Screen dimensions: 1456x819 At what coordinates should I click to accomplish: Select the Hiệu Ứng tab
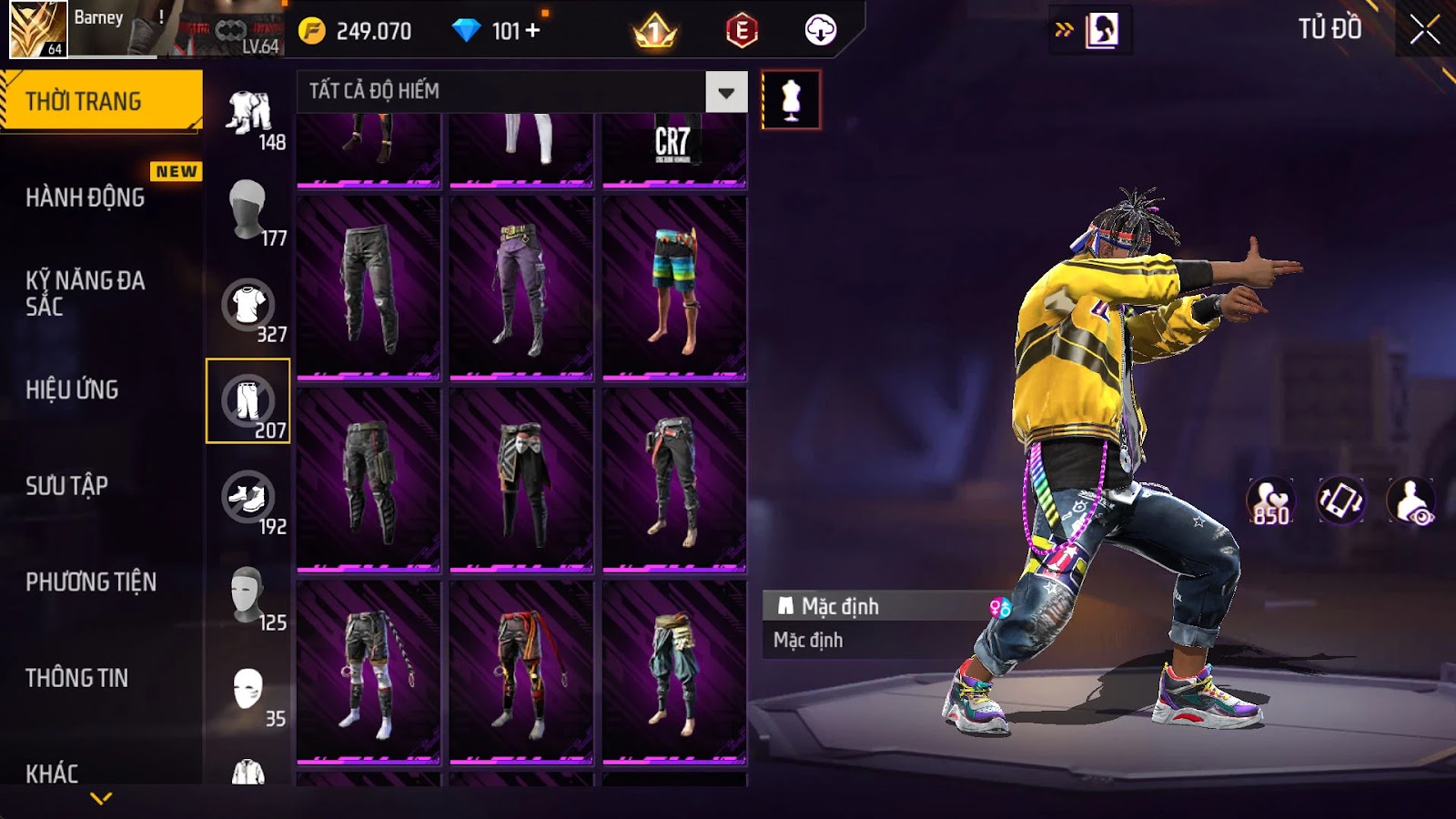(x=72, y=389)
